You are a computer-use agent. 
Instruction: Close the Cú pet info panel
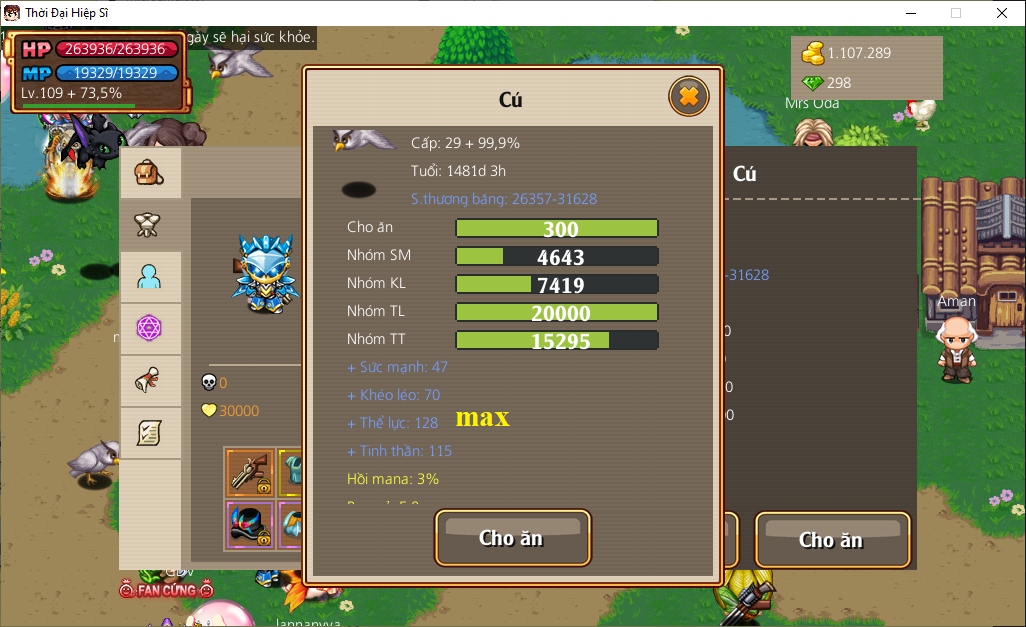click(x=688, y=97)
